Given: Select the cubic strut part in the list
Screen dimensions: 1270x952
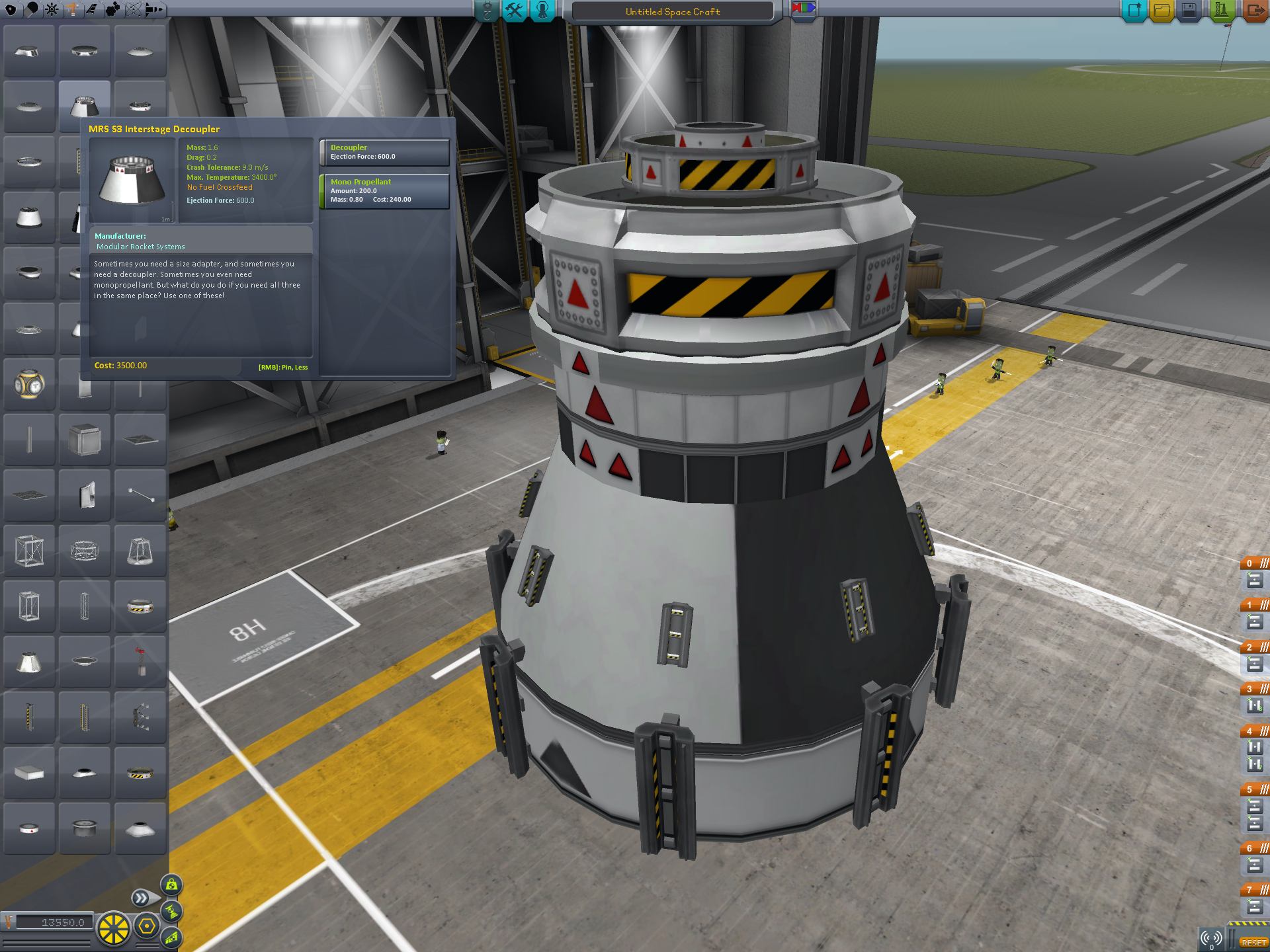Looking at the screenshot, I should point(85,440).
